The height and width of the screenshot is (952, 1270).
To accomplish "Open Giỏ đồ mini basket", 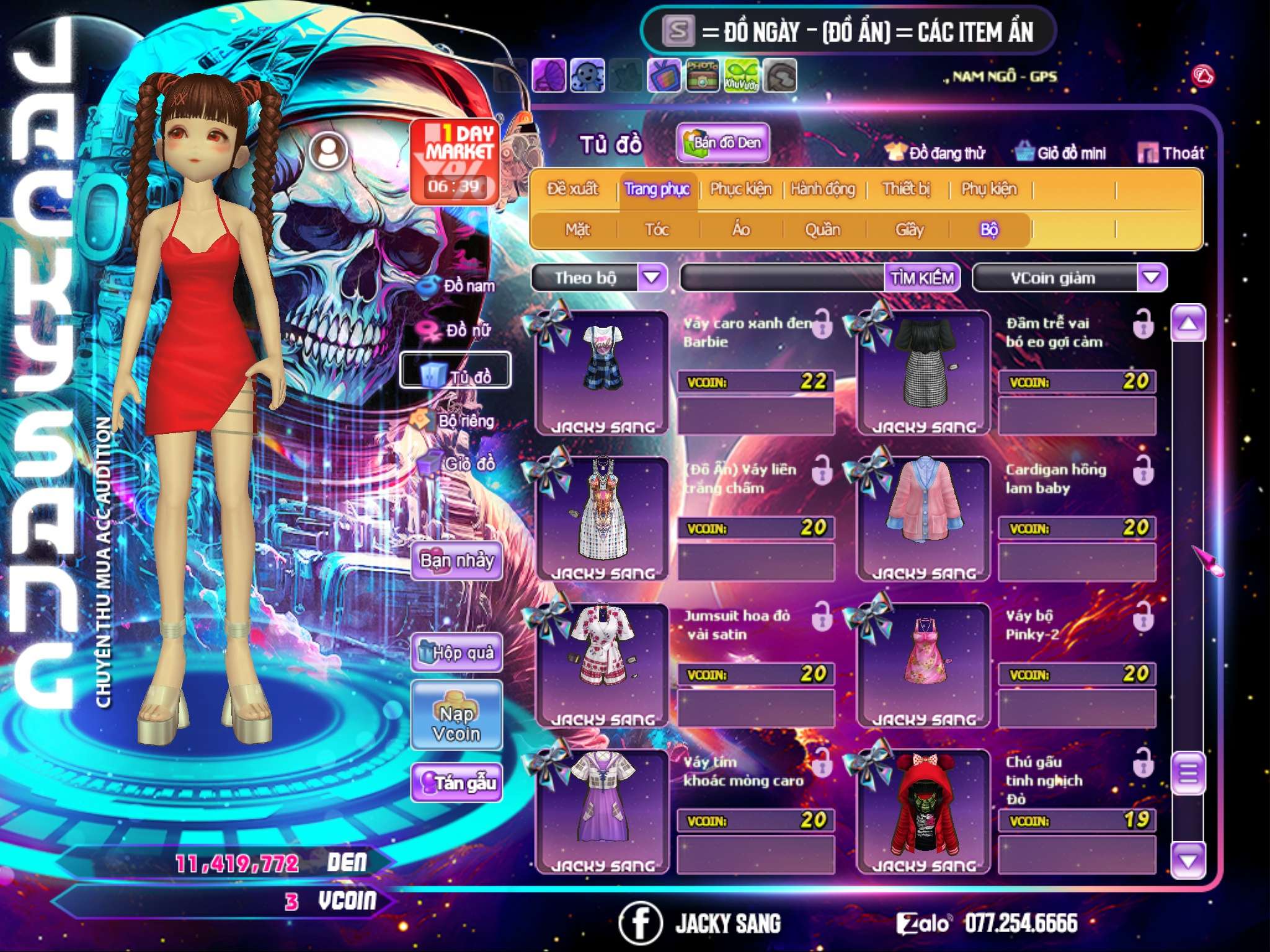I will click(1061, 153).
